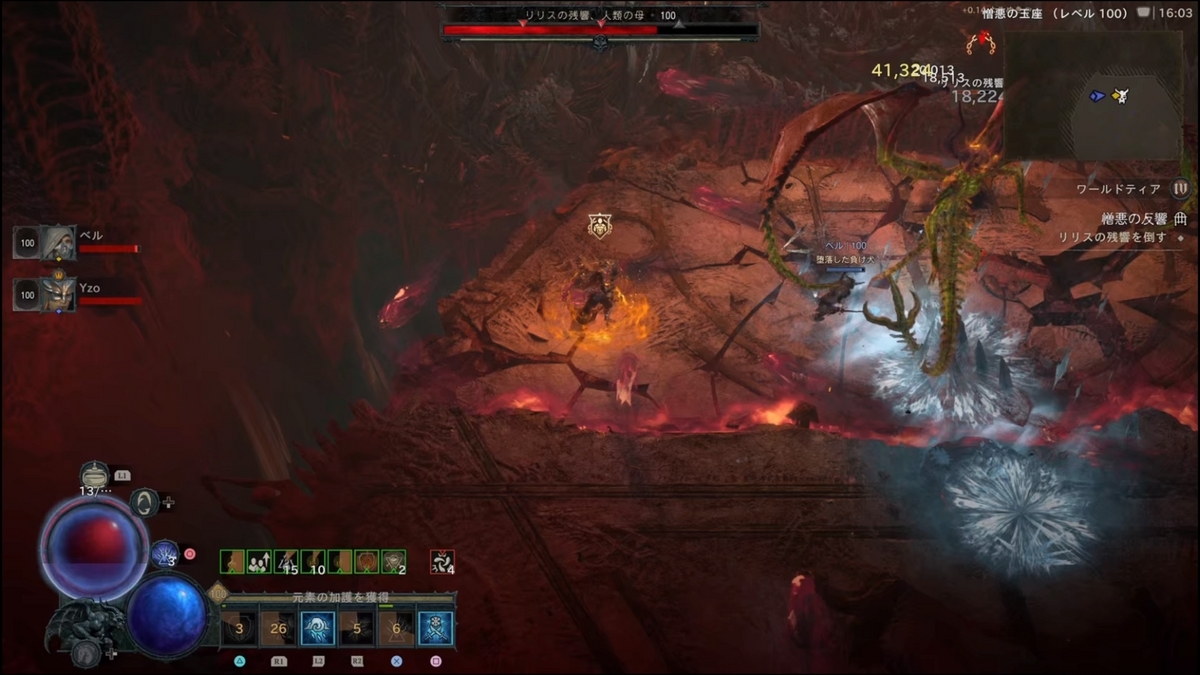Click the World Tier IV badge
The height and width of the screenshot is (675, 1200).
(1180, 188)
